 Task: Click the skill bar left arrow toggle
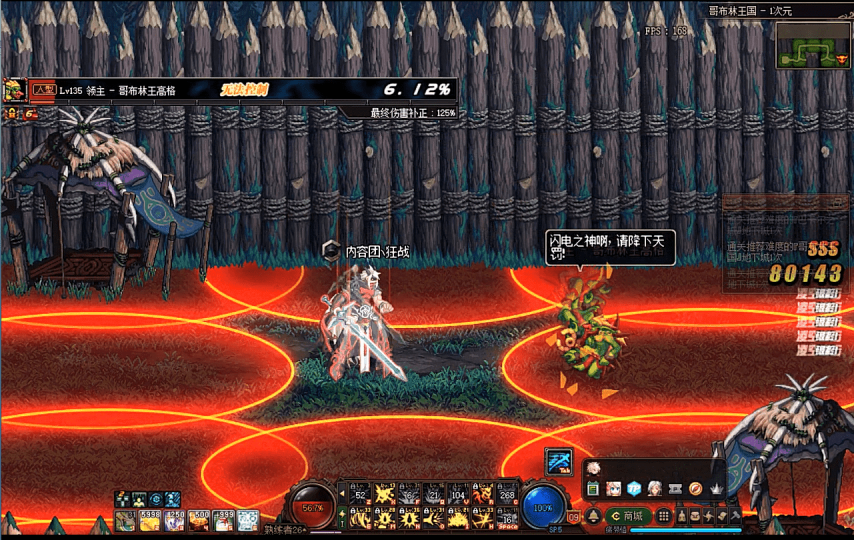coord(342,493)
